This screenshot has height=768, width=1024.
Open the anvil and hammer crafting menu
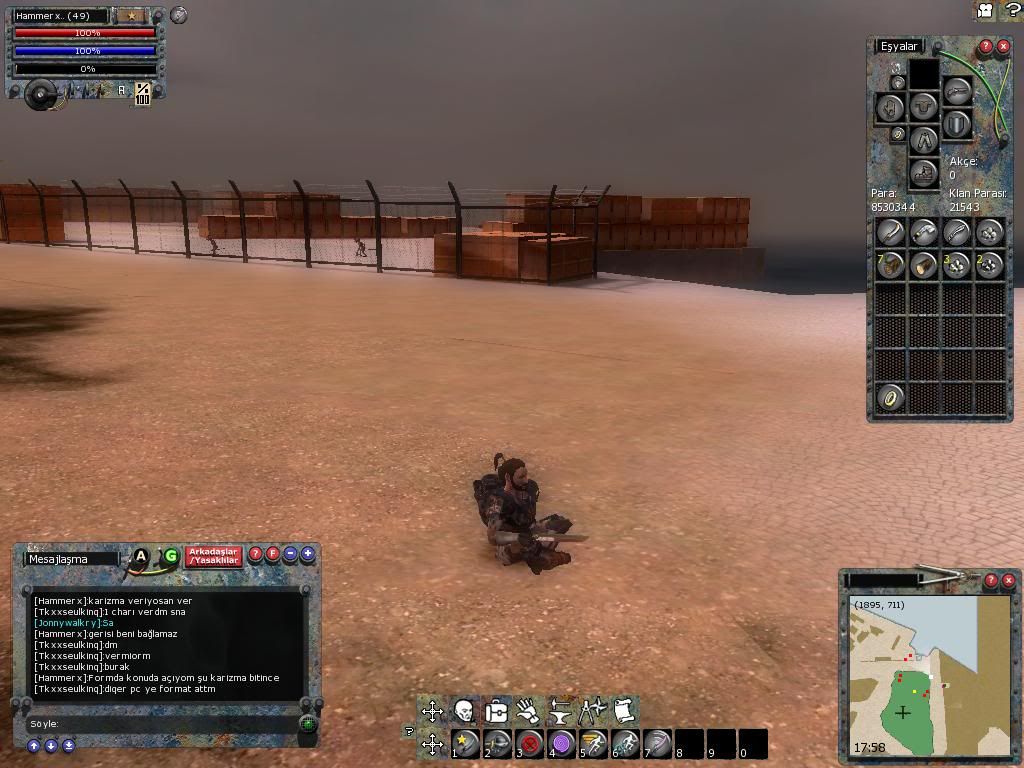560,711
